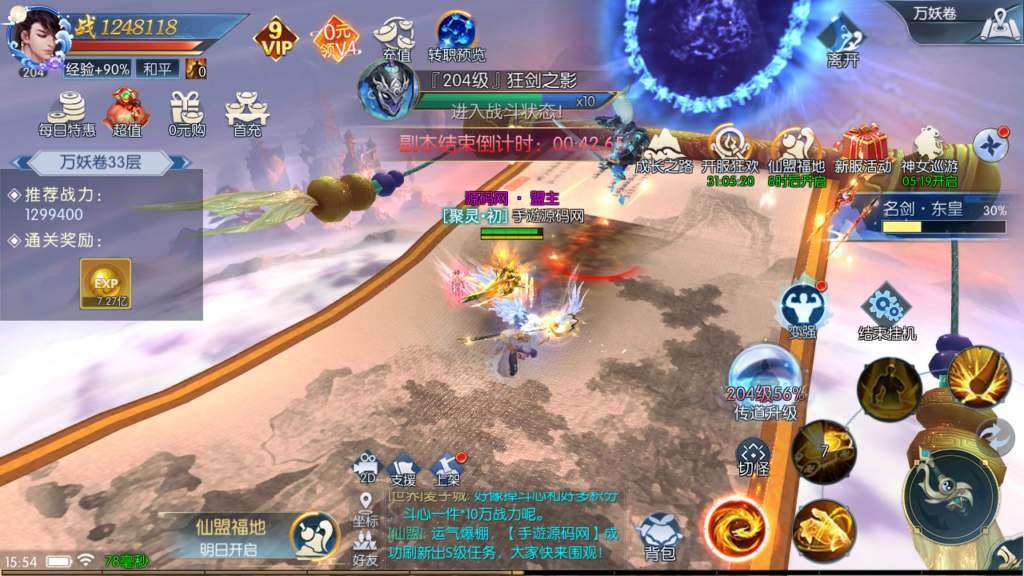Open the 每日特惠 daily deals
Image resolution: width=1024 pixels, height=576 pixels.
tap(67, 112)
